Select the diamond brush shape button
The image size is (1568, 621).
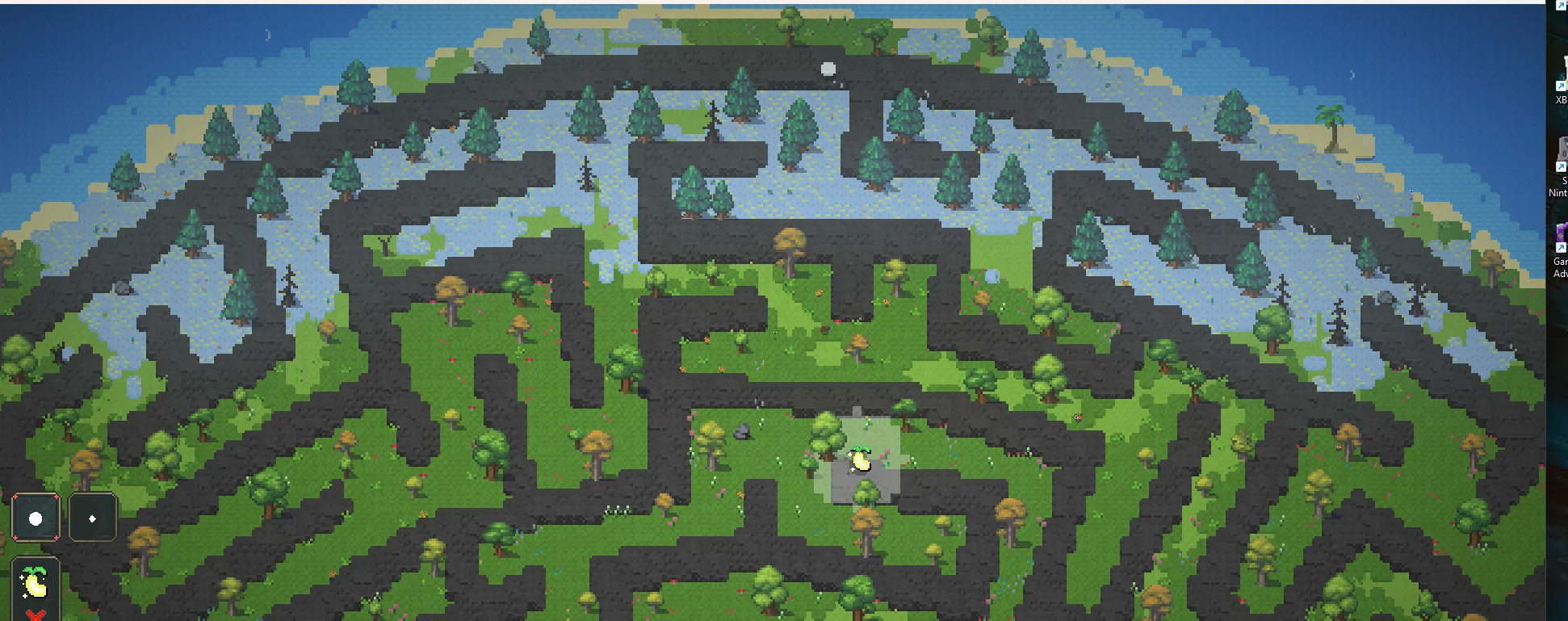pos(92,517)
